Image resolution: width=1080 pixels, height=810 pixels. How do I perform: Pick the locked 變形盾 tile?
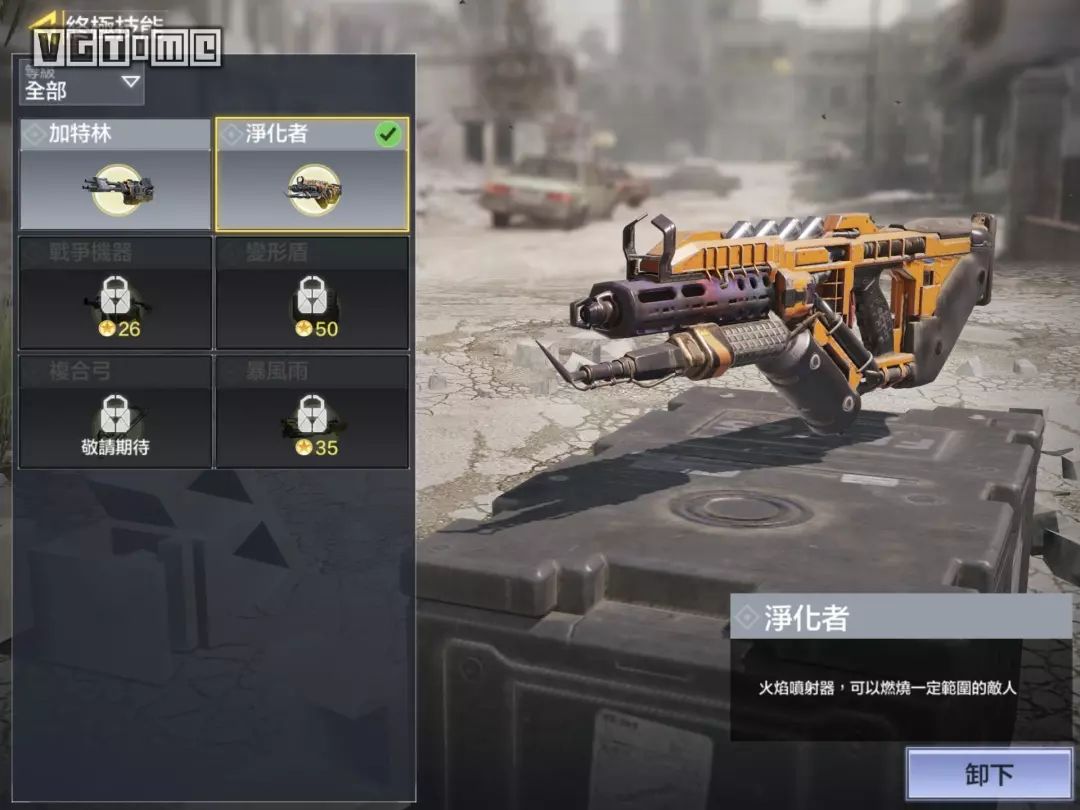(312, 293)
